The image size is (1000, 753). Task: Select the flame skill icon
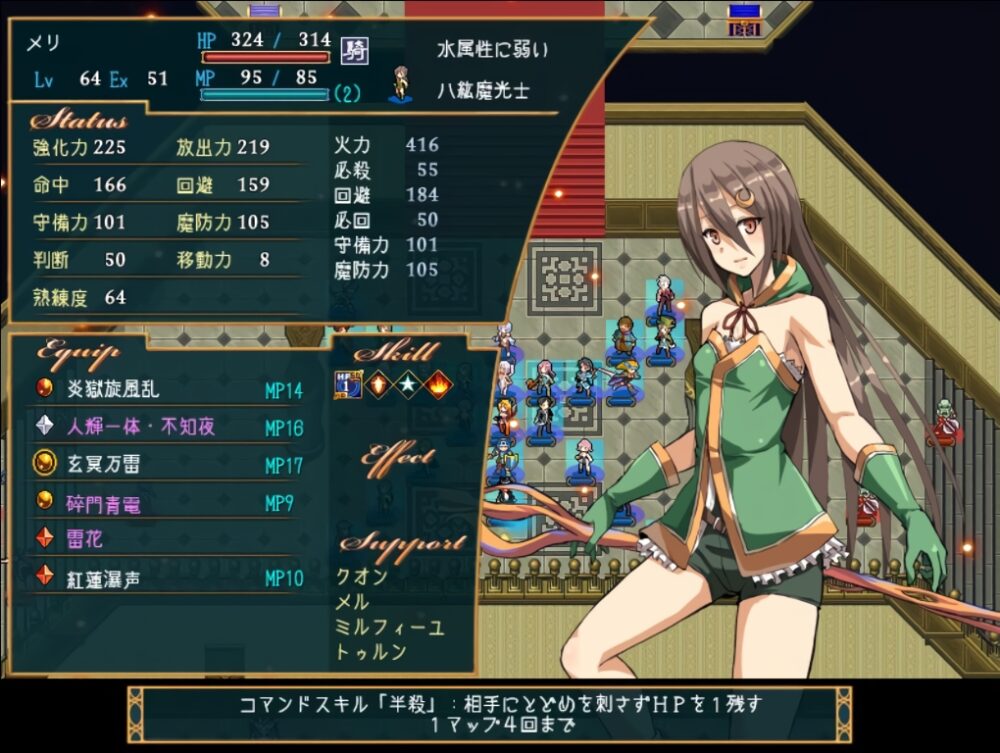coord(437,384)
